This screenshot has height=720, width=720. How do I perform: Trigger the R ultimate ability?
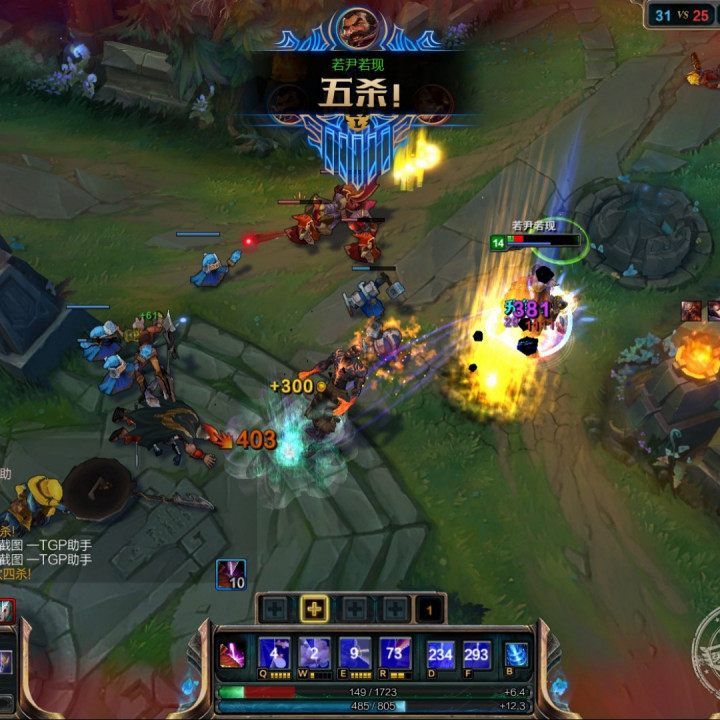click(x=395, y=654)
